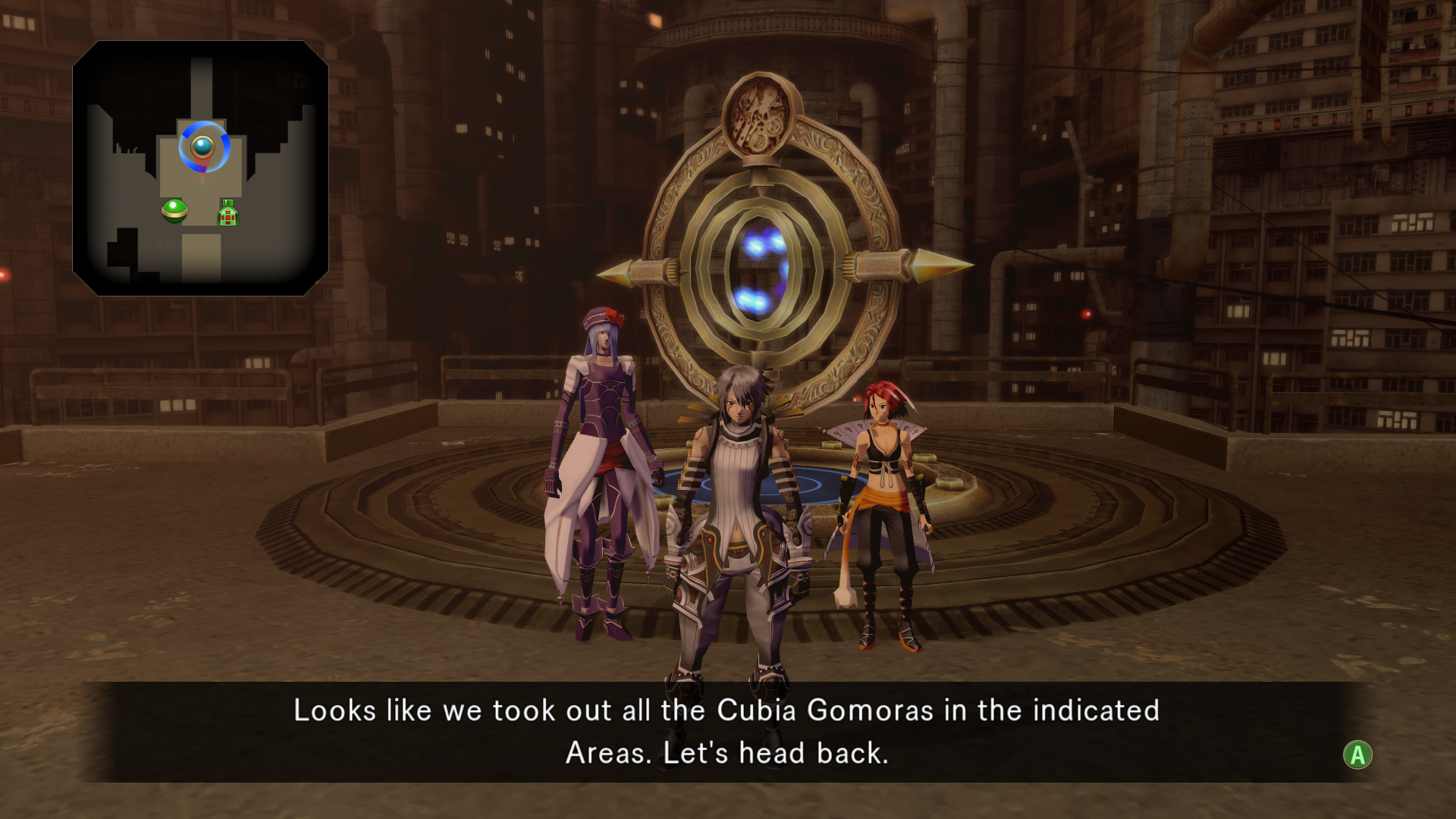Screen dimensions: 1456x819
Task: Select the blue-ringed player marker on minimap
Action: point(203,146)
